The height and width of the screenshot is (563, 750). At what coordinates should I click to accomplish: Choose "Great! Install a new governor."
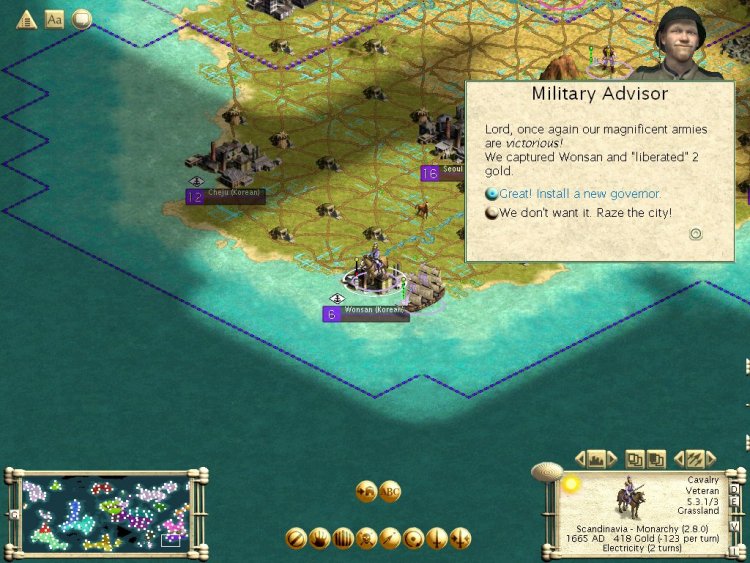click(573, 193)
